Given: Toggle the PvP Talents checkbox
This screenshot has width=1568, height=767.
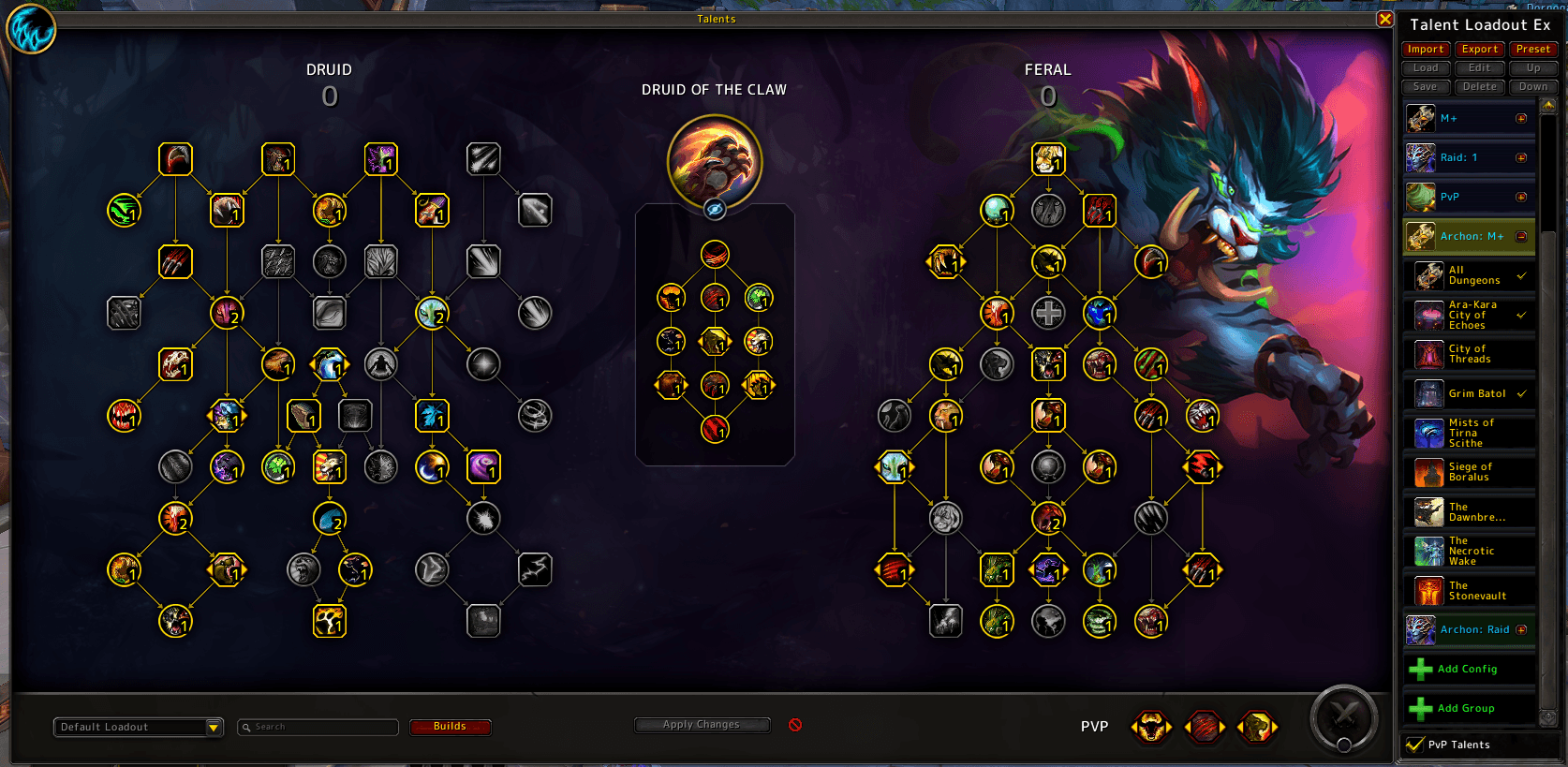Looking at the screenshot, I should 1415,745.
